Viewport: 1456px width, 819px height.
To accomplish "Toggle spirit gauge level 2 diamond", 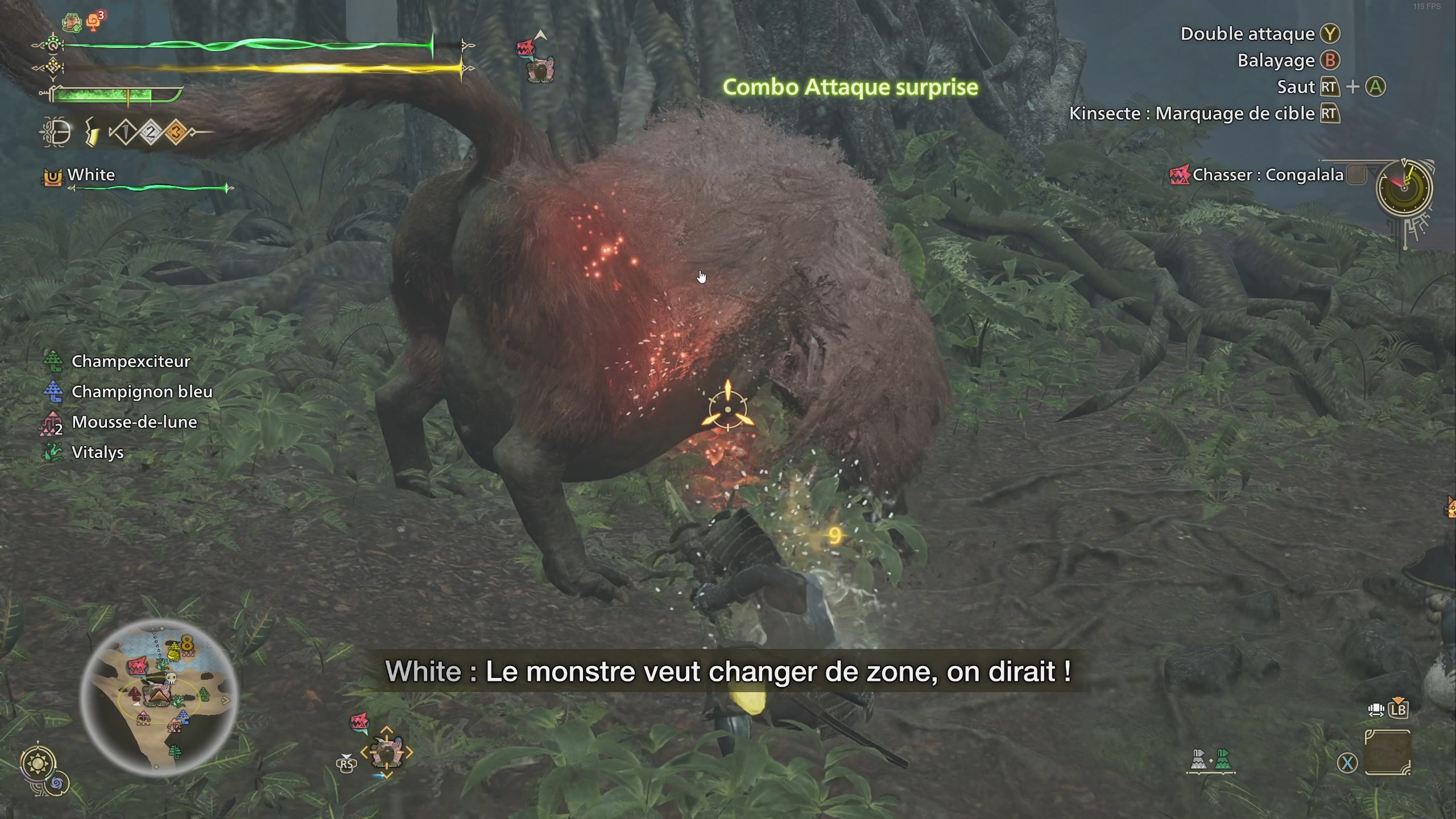I will (150, 133).
